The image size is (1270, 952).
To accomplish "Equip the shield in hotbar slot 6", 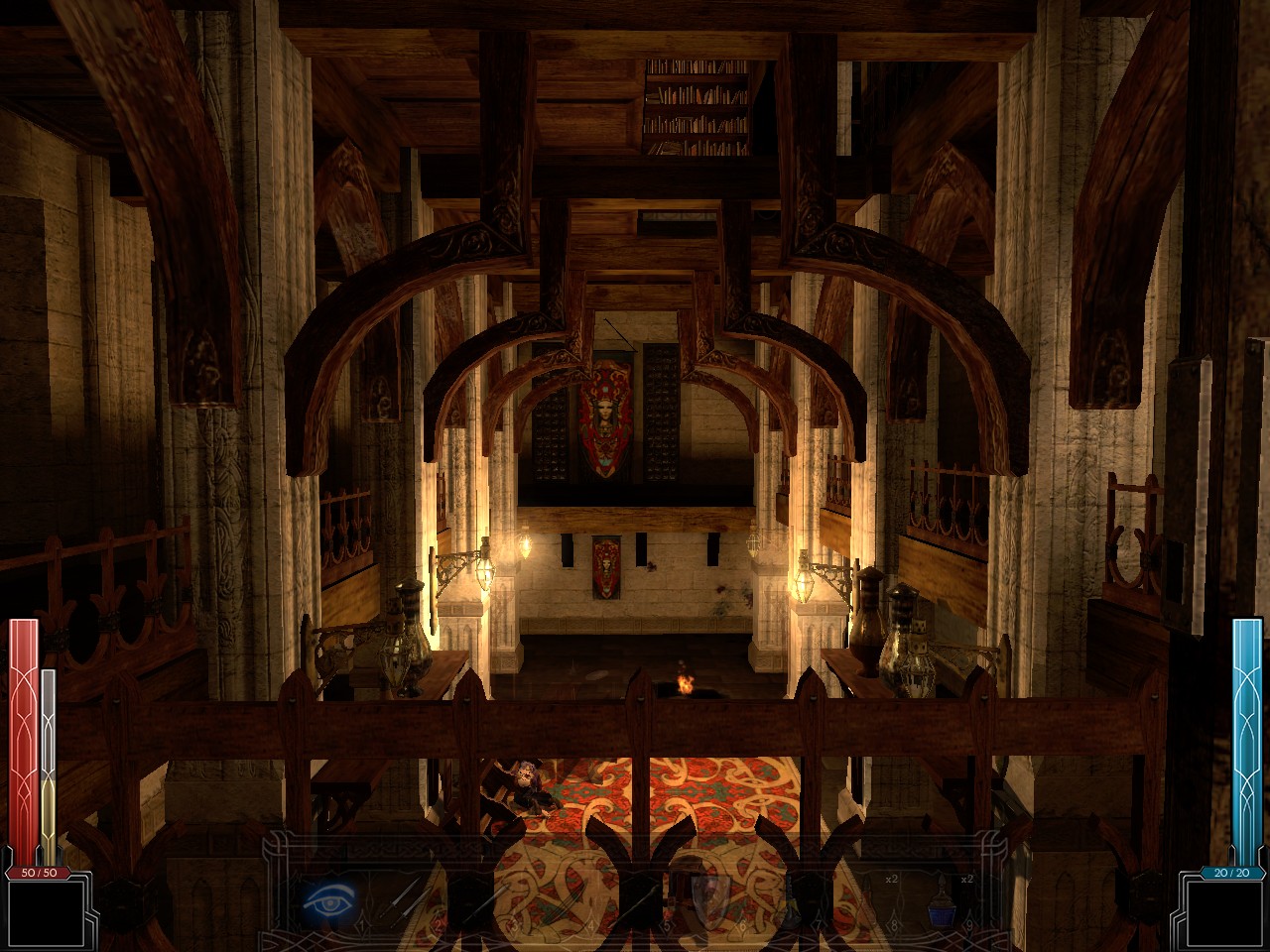I will 709,898.
